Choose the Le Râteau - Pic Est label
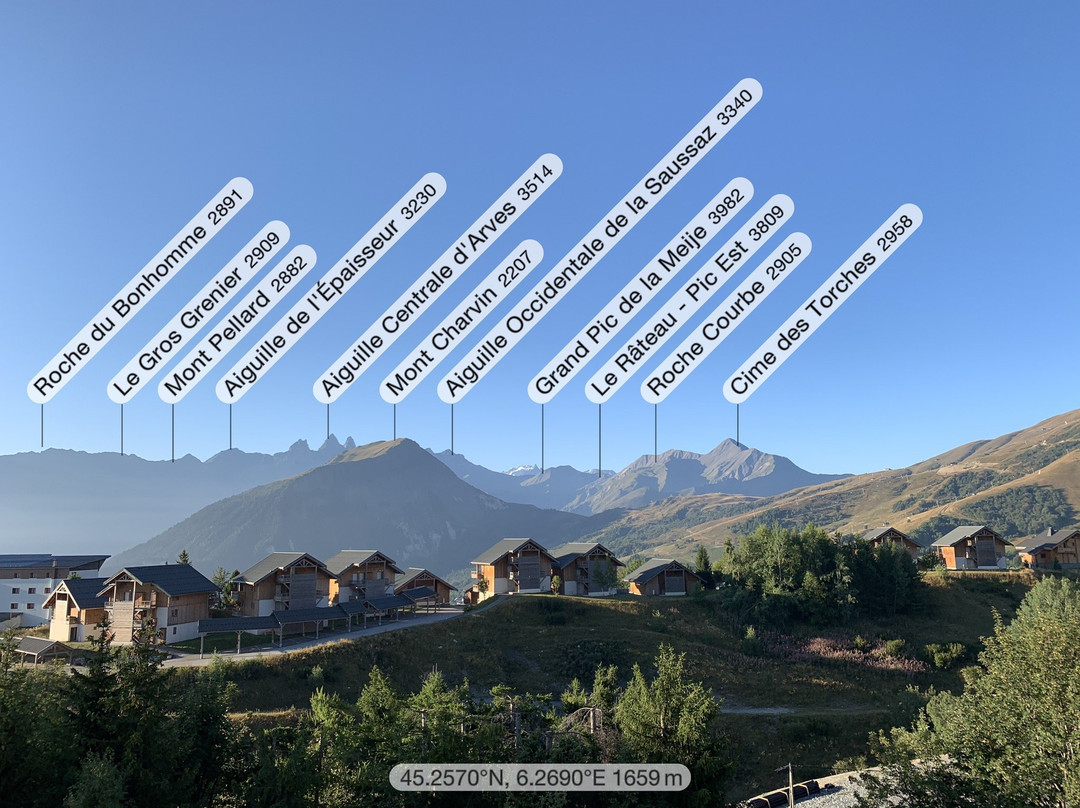Viewport: 1080px width, 808px height. pos(690,299)
